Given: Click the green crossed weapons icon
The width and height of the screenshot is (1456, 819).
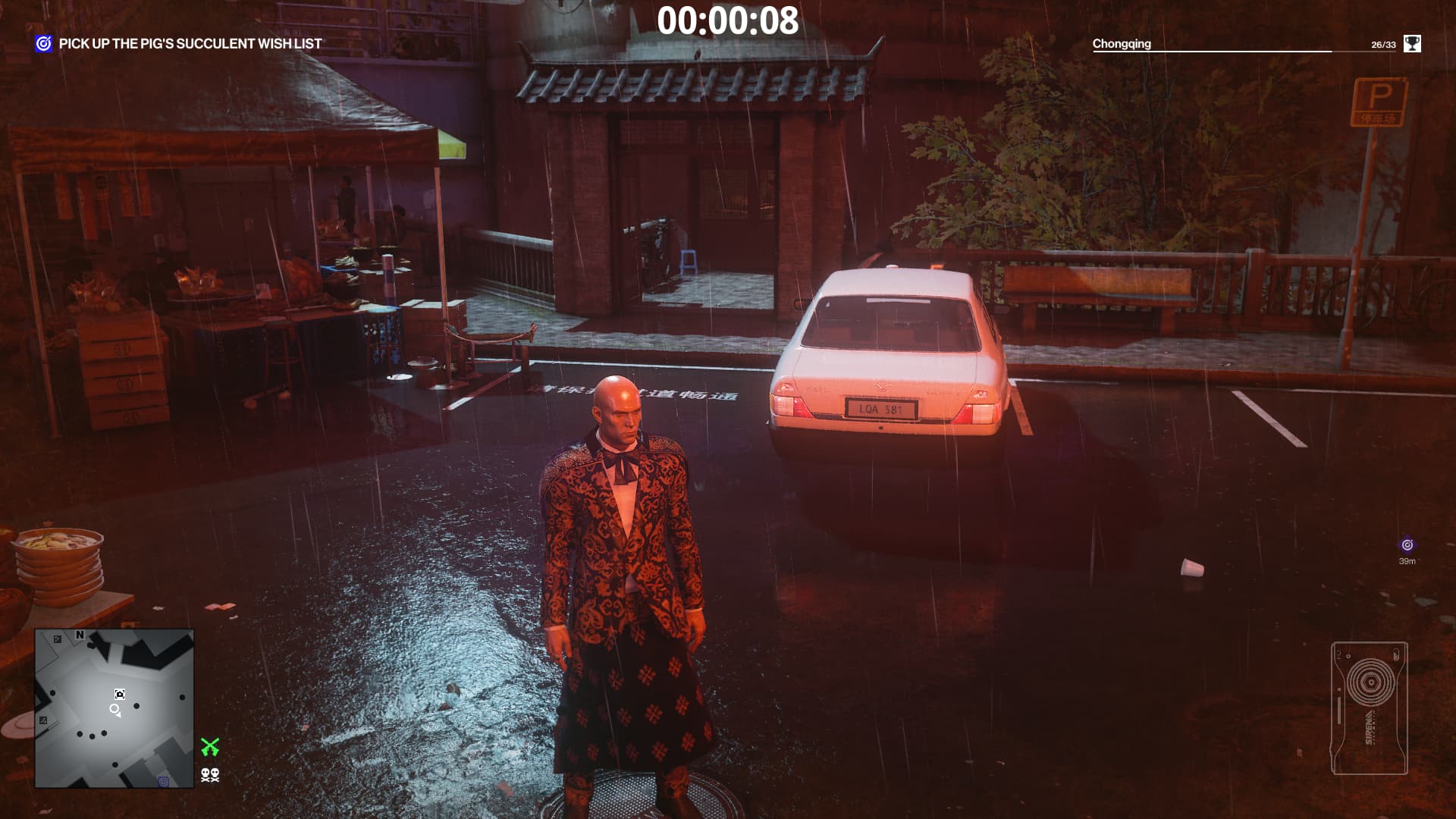Looking at the screenshot, I should 210,747.
